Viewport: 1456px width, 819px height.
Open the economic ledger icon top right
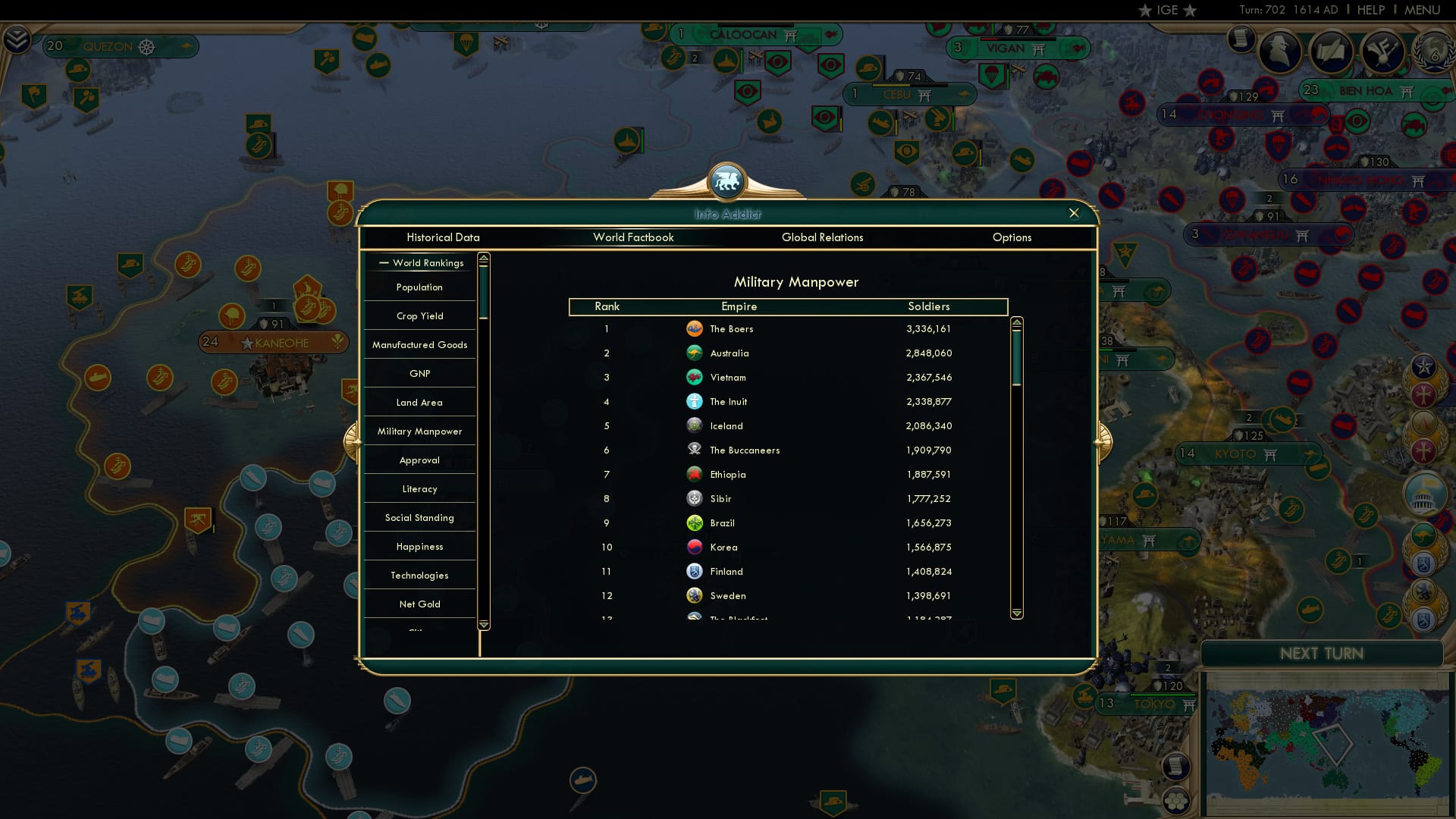coord(1239,40)
